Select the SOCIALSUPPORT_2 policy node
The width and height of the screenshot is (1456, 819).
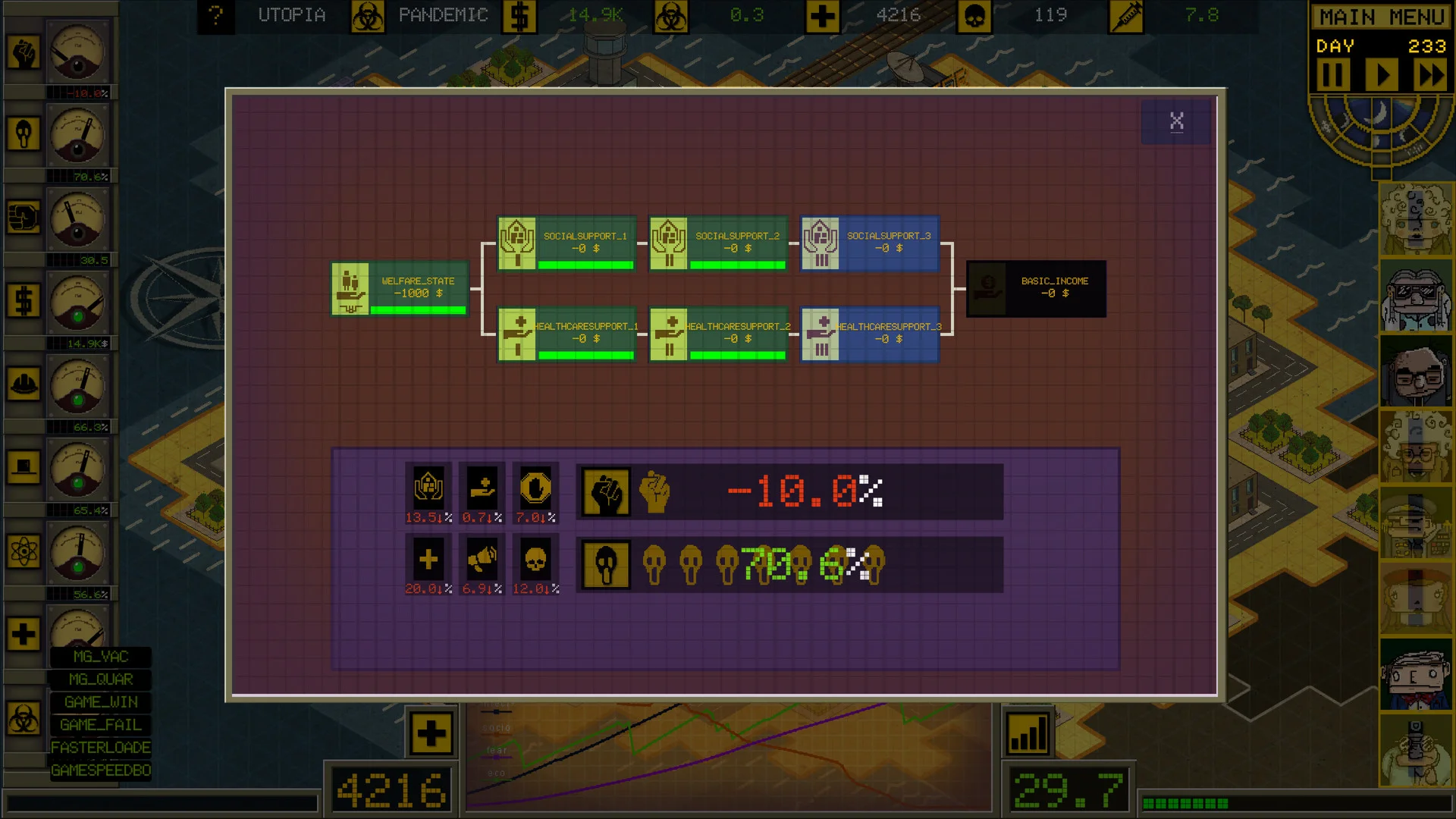coord(718,243)
